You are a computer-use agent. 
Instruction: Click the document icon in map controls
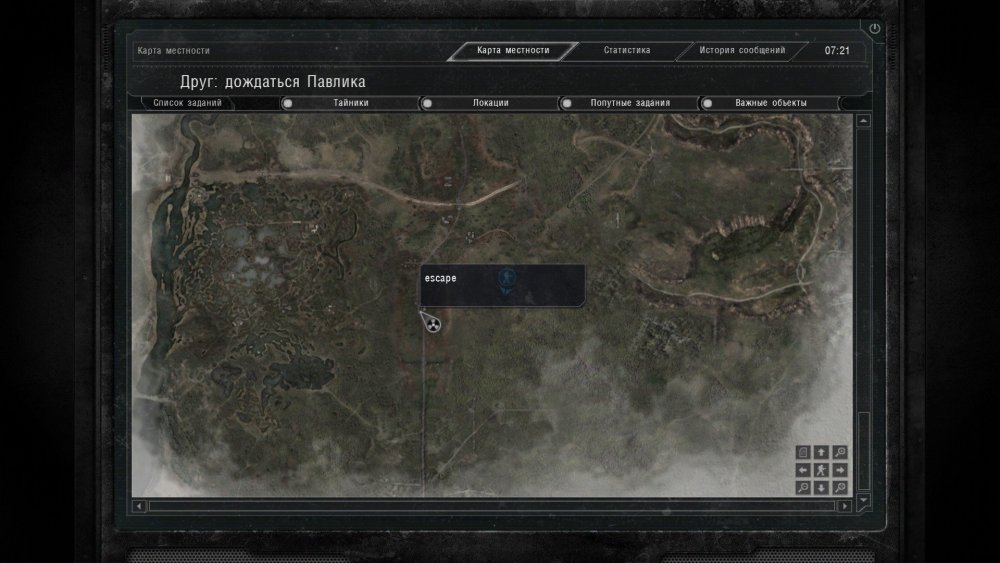[x=803, y=452]
